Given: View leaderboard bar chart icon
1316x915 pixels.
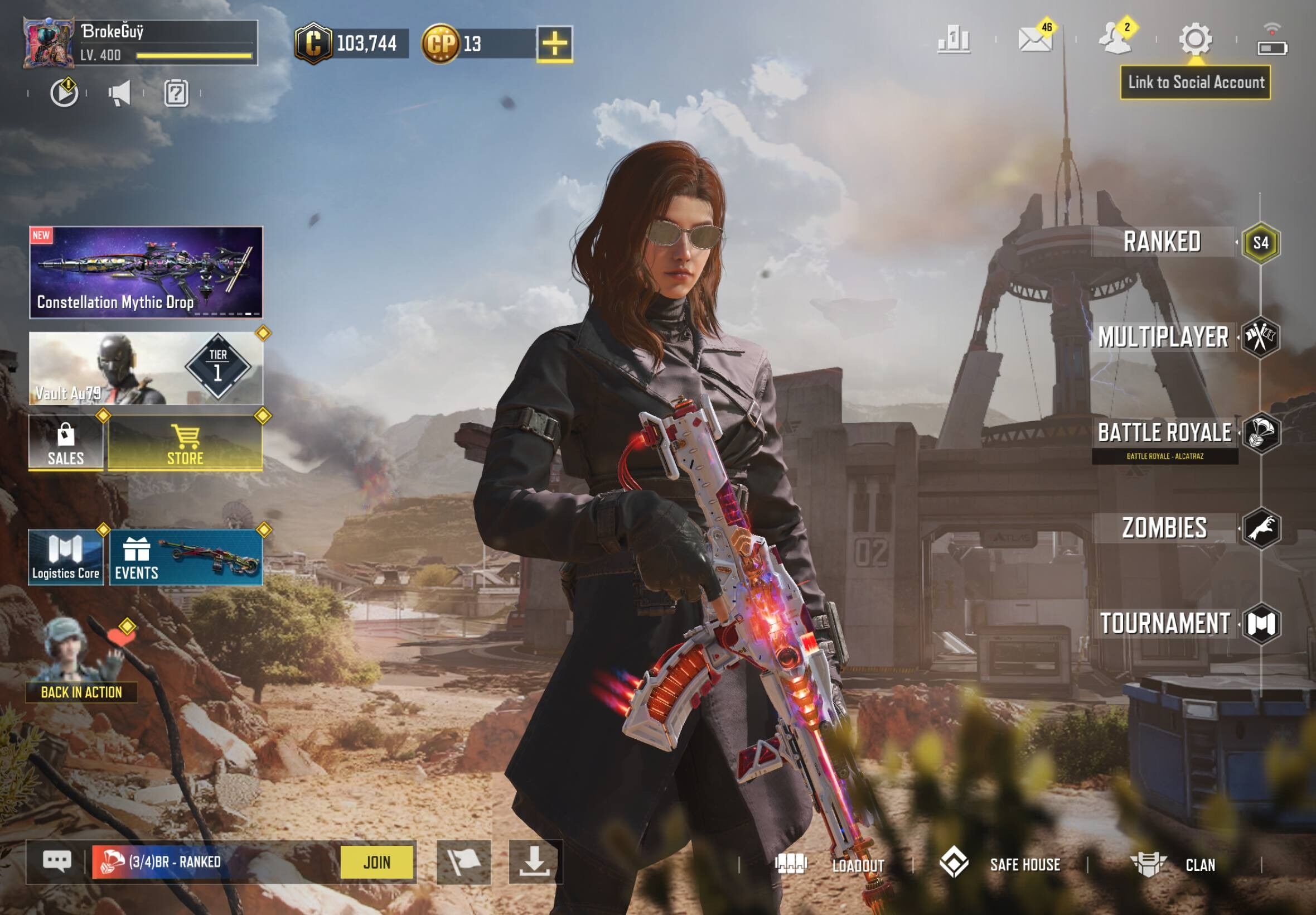Looking at the screenshot, I should click(x=954, y=40).
